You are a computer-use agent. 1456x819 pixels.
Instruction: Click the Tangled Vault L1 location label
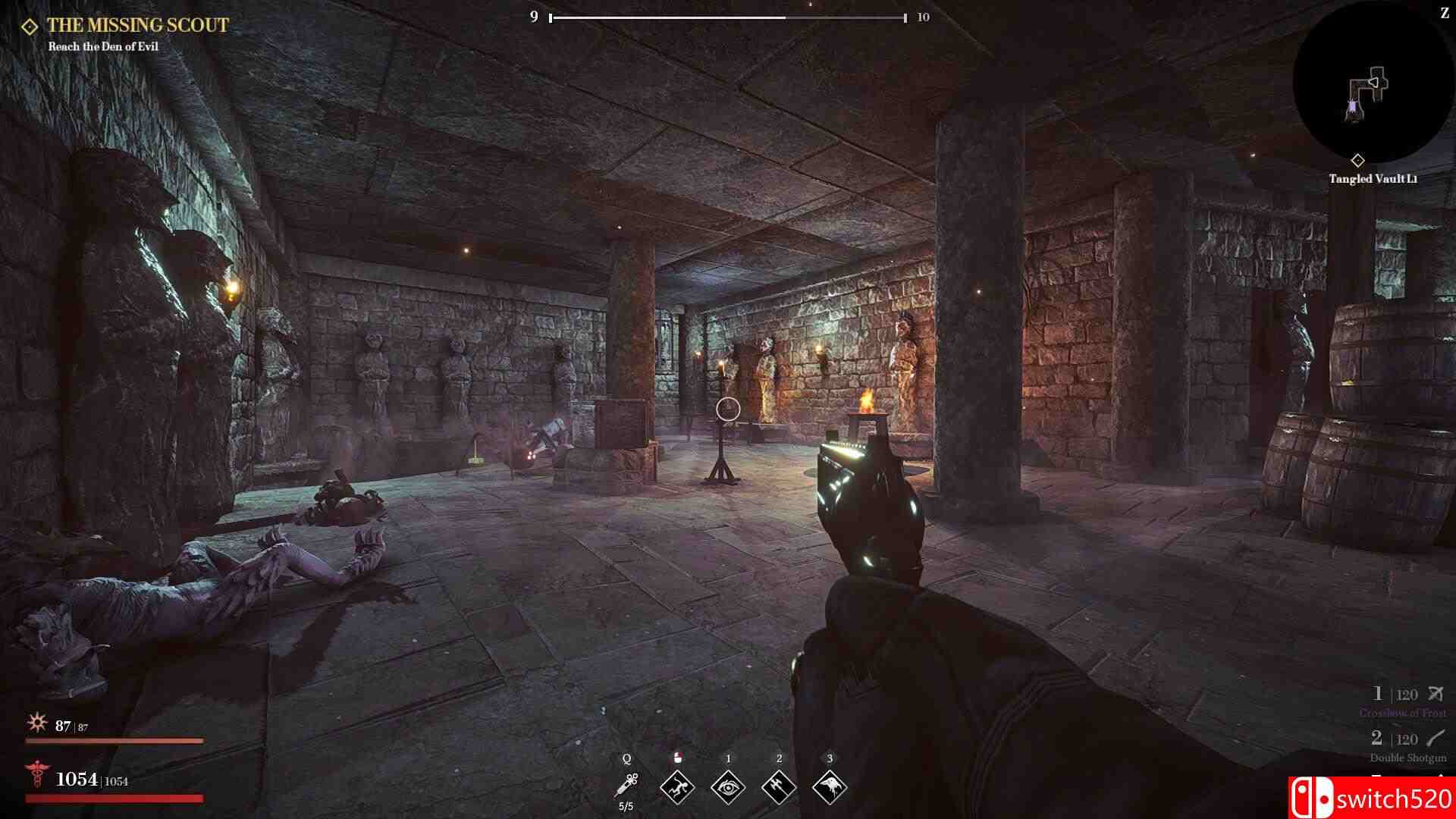[1373, 179]
